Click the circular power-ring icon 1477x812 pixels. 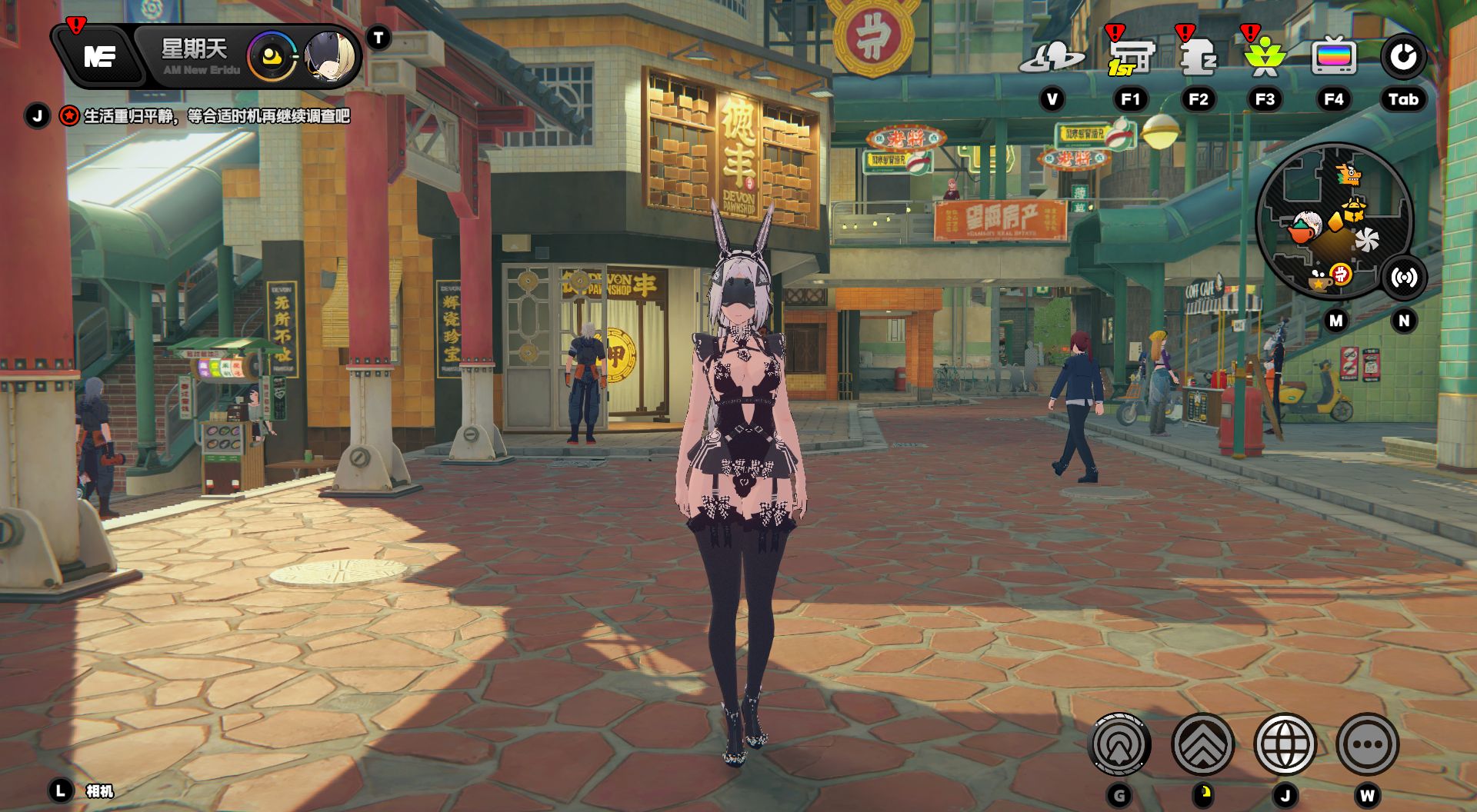tap(1403, 57)
